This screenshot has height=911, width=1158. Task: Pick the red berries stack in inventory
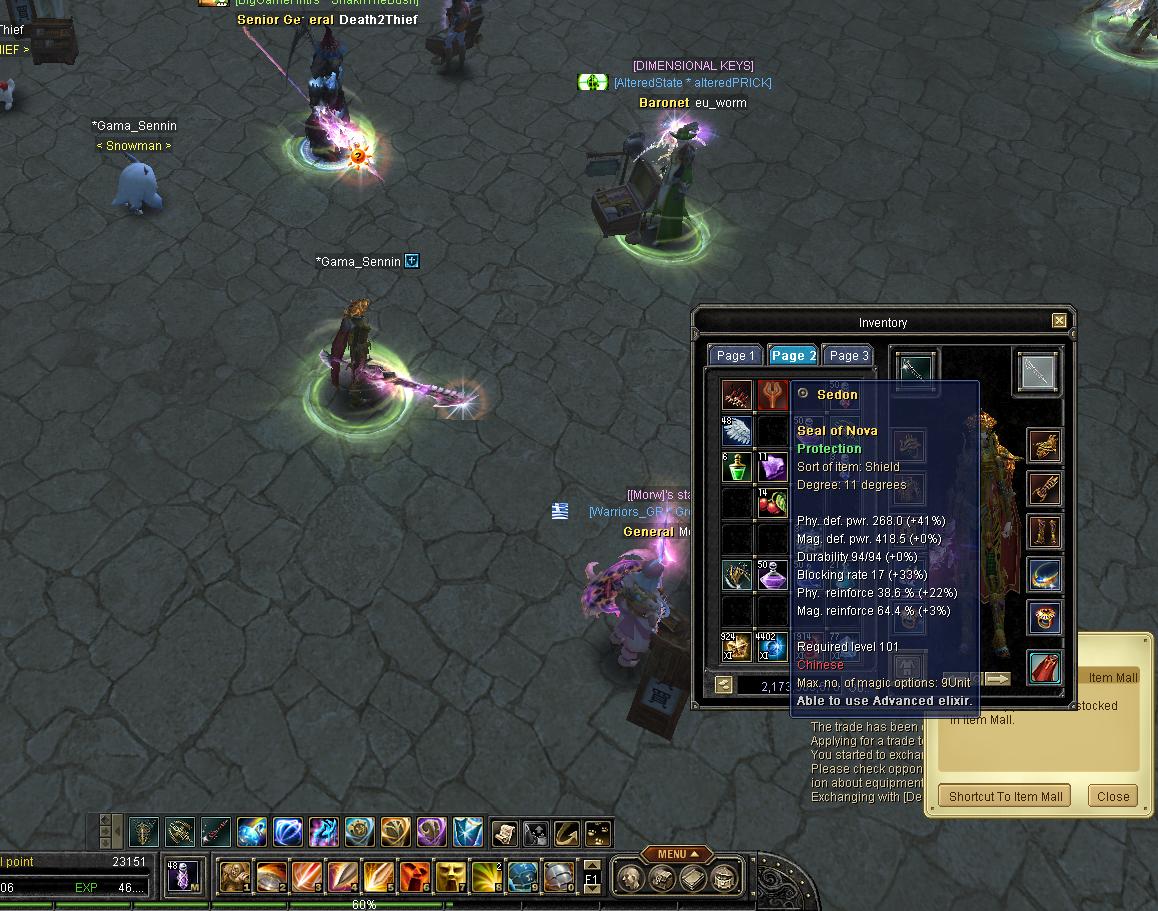(772, 504)
